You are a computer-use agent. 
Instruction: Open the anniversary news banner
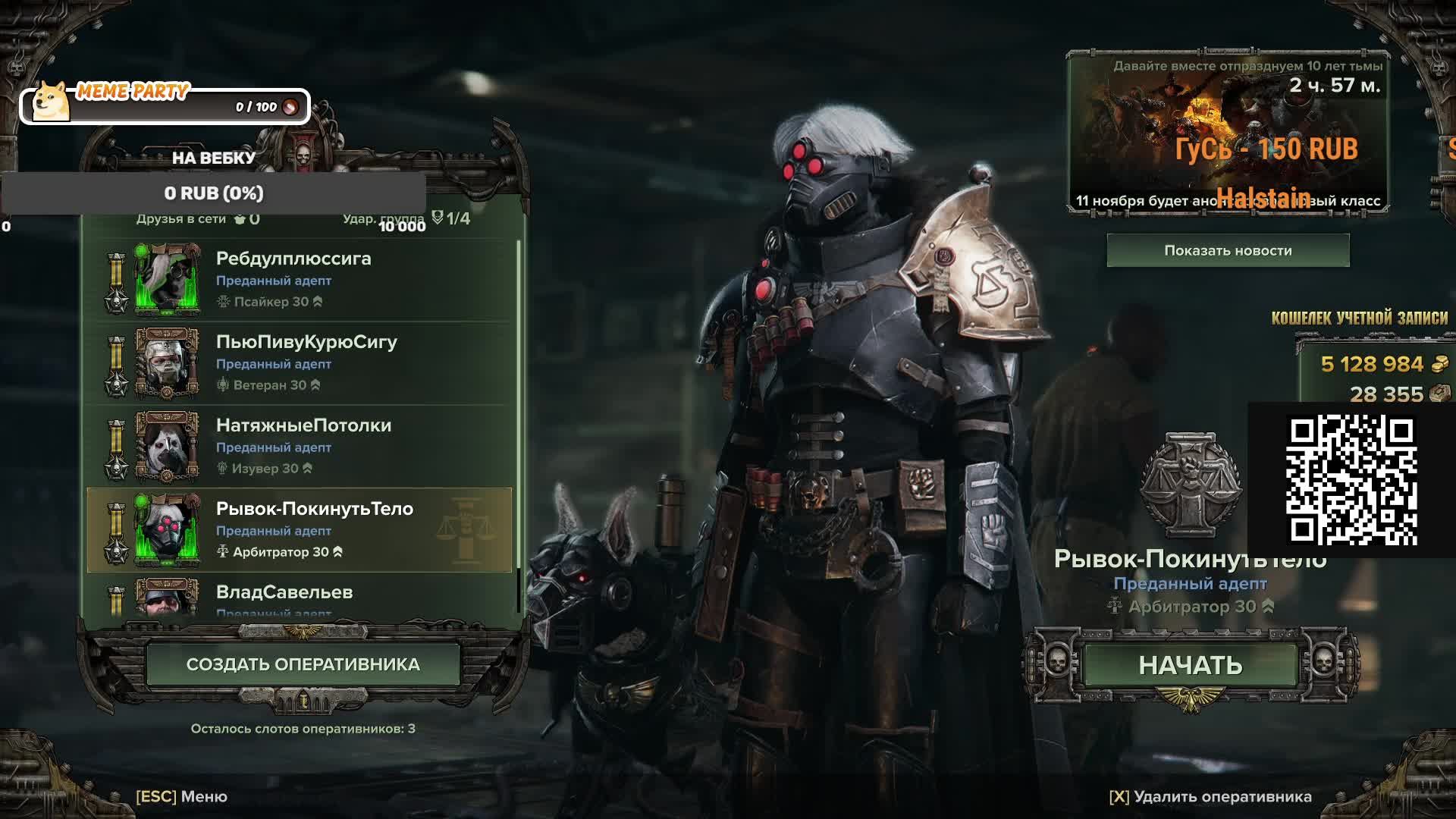click(1228, 133)
